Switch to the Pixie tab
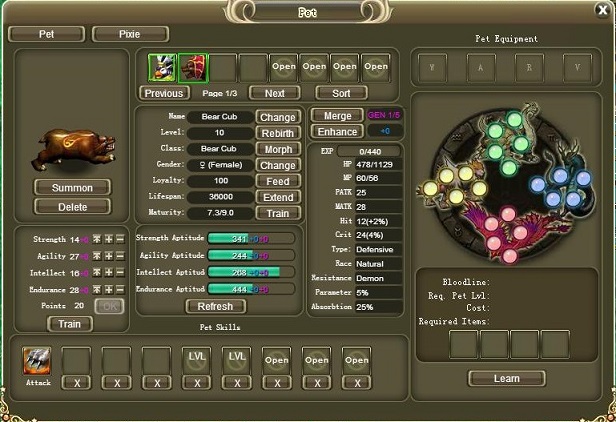Viewport: 616px width, 422px height. [x=130, y=34]
